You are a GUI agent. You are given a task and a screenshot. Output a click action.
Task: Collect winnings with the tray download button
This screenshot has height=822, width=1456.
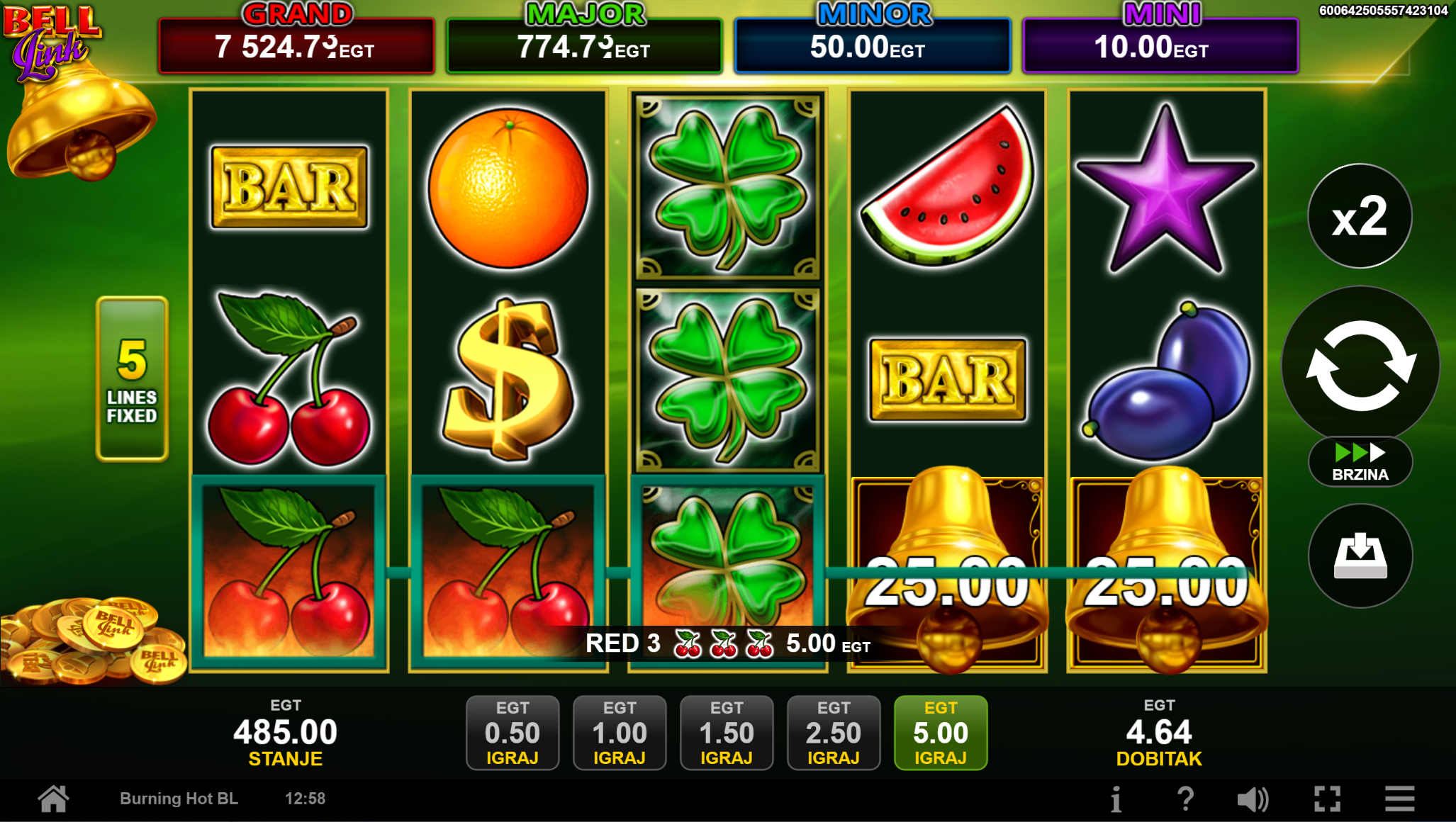tap(1360, 556)
